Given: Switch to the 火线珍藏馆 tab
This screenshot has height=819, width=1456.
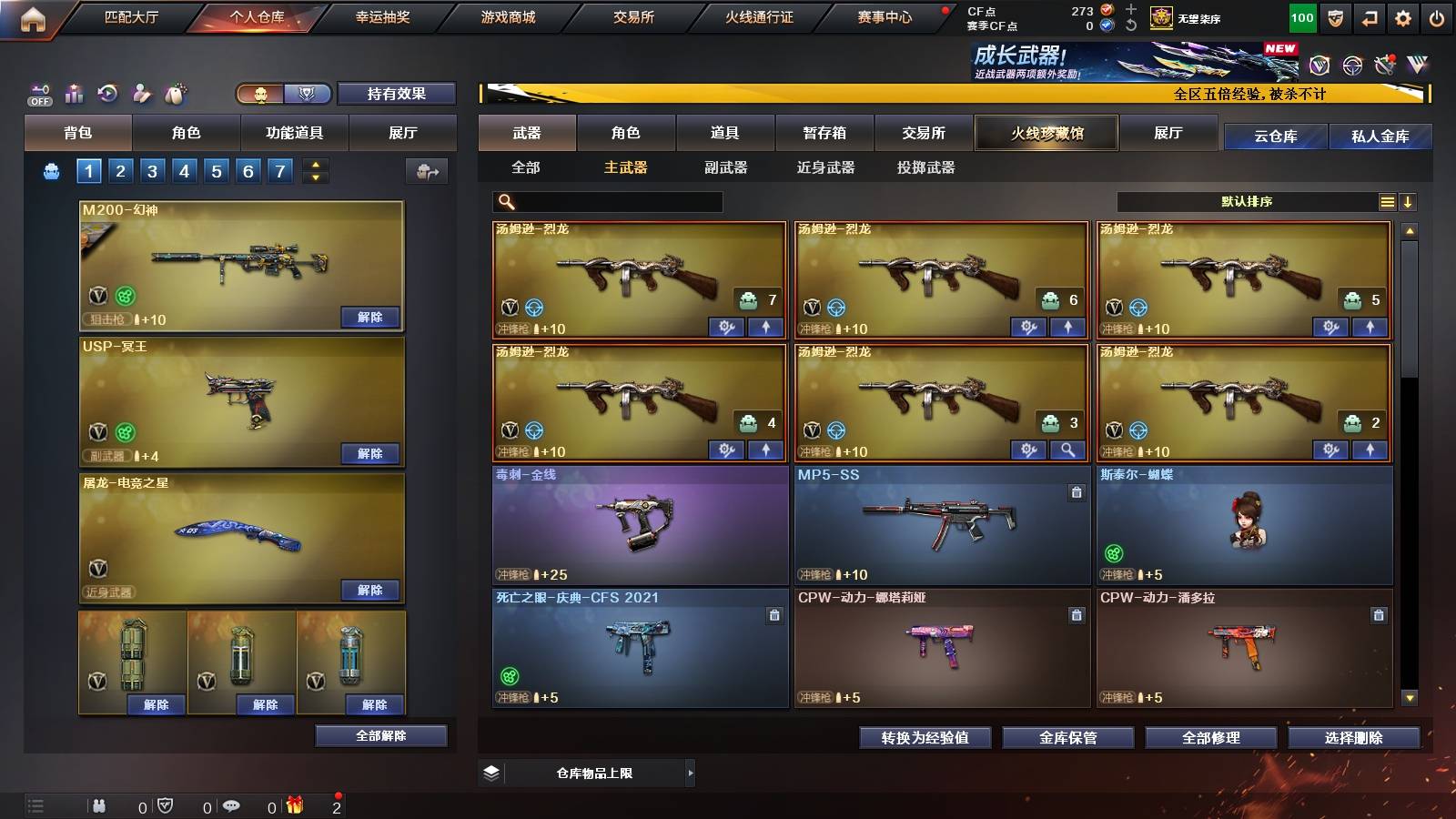Looking at the screenshot, I should (1046, 133).
